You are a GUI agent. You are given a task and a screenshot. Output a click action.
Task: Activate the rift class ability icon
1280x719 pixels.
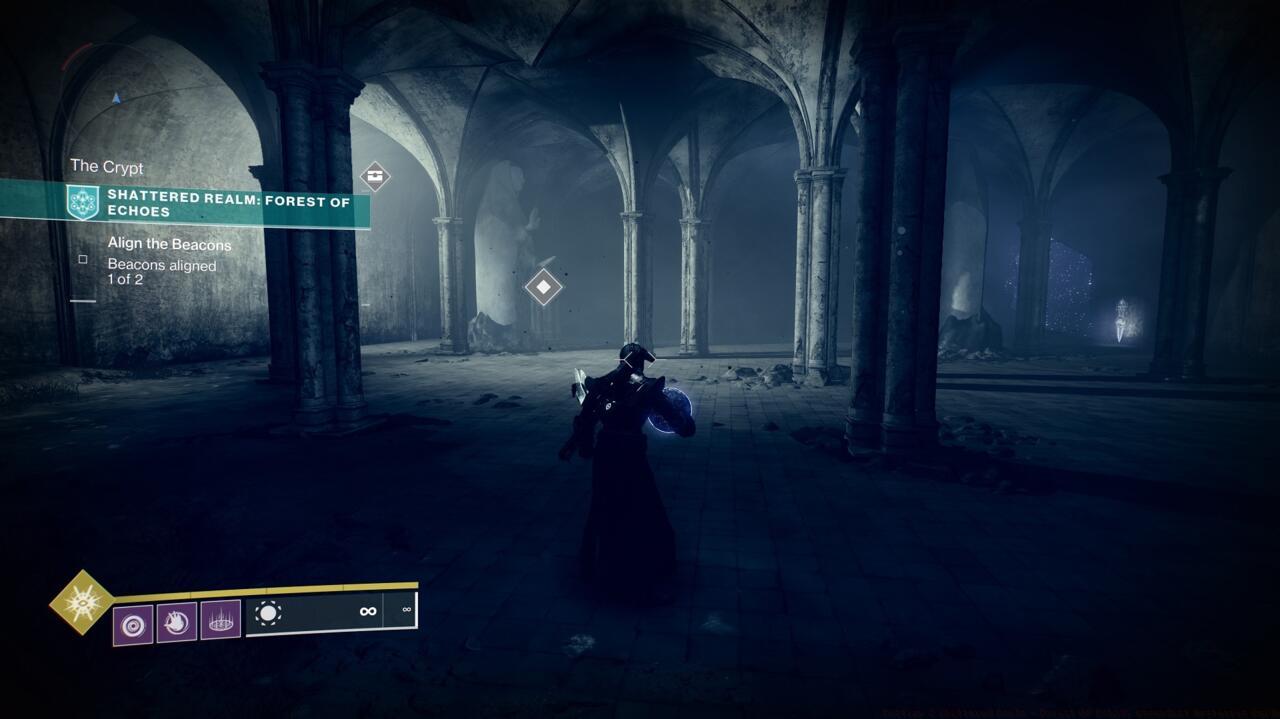220,620
